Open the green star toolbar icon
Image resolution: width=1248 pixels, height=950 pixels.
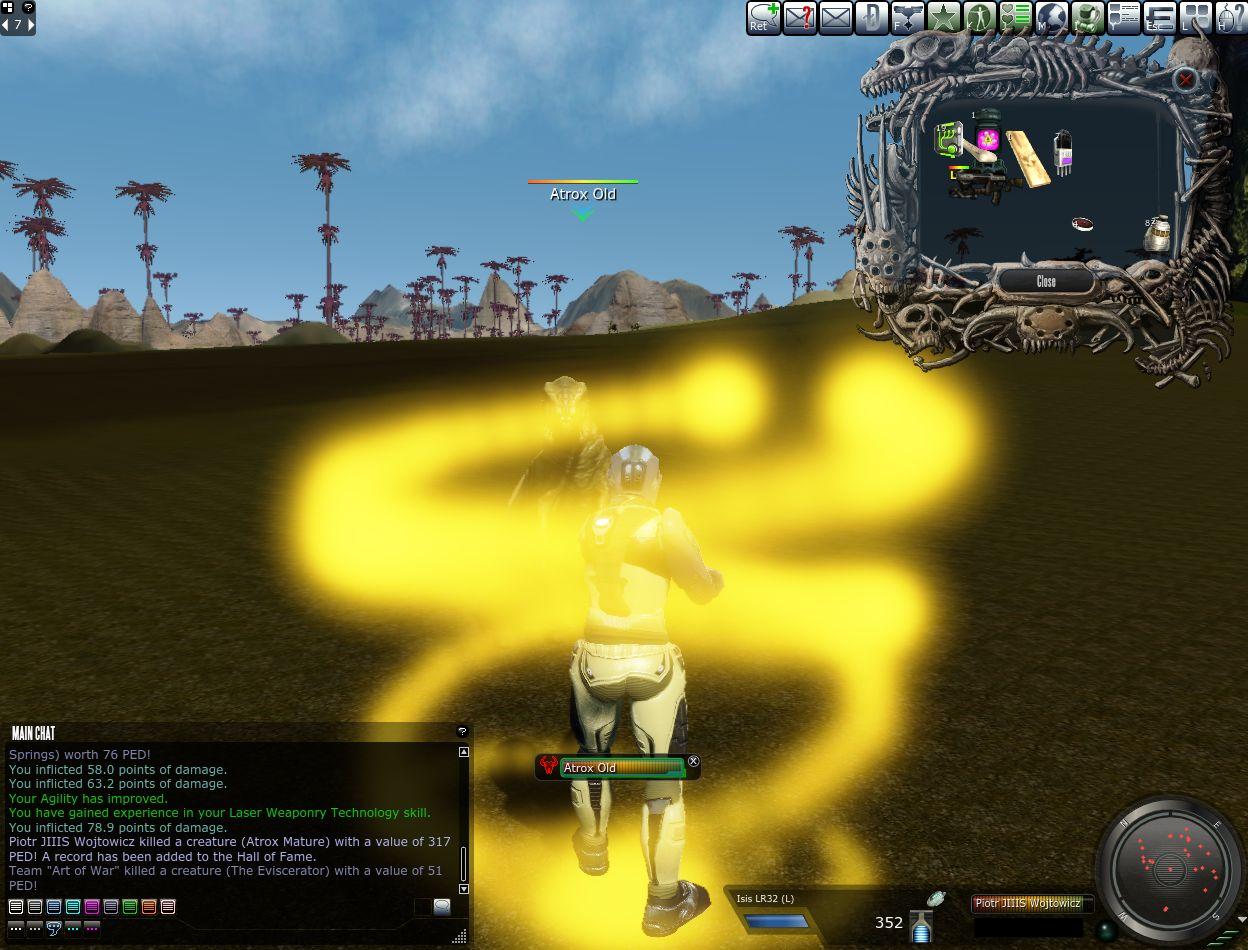click(x=943, y=18)
